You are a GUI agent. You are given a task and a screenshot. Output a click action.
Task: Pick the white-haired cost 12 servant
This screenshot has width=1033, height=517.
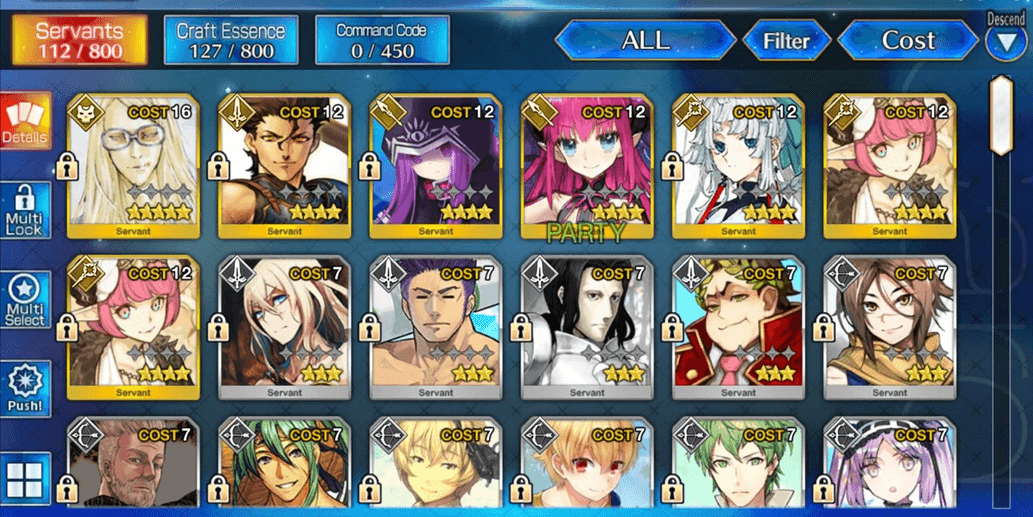tap(739, 167)
